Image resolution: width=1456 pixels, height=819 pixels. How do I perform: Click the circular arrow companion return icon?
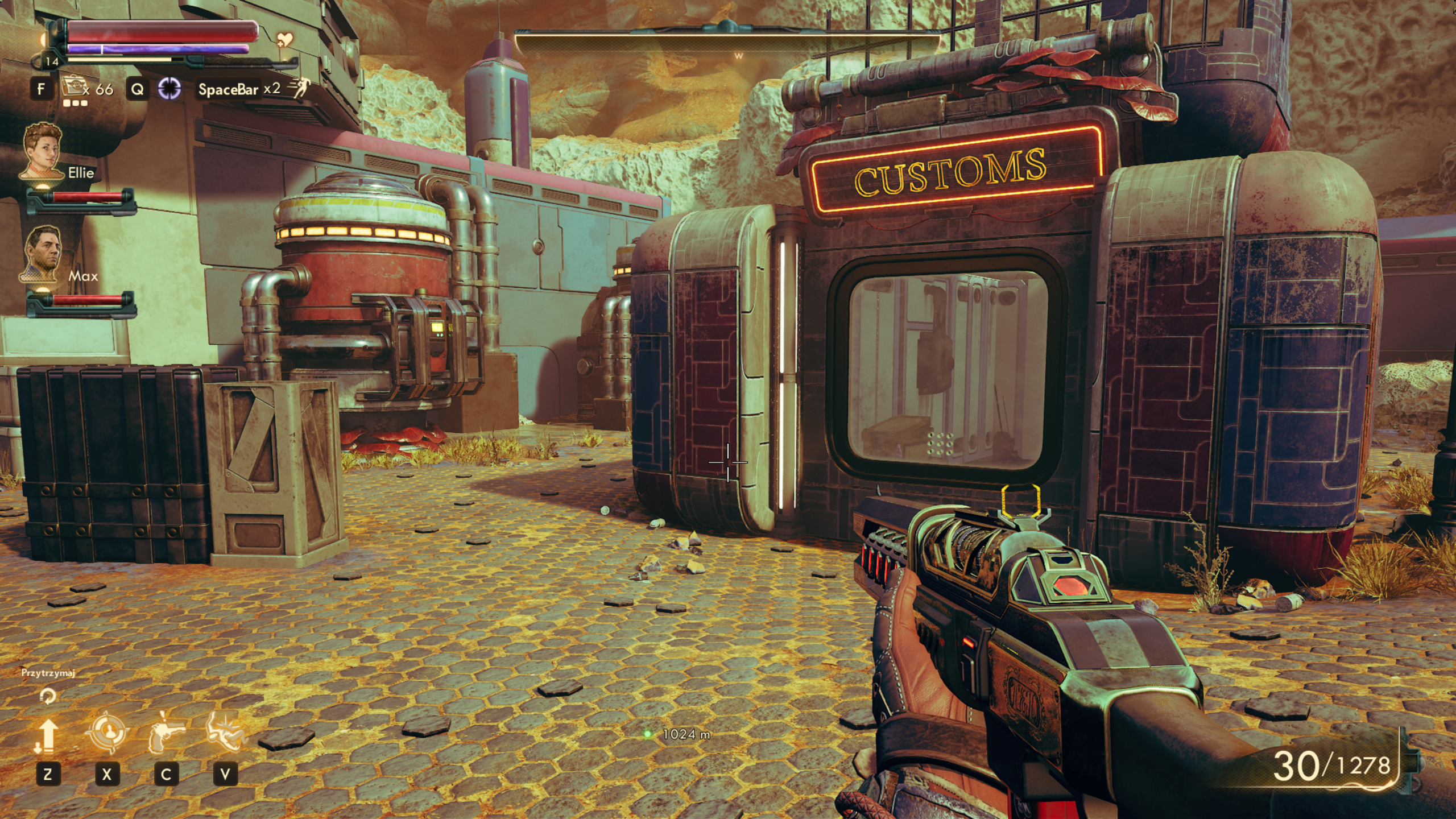(x=48, y=696)
